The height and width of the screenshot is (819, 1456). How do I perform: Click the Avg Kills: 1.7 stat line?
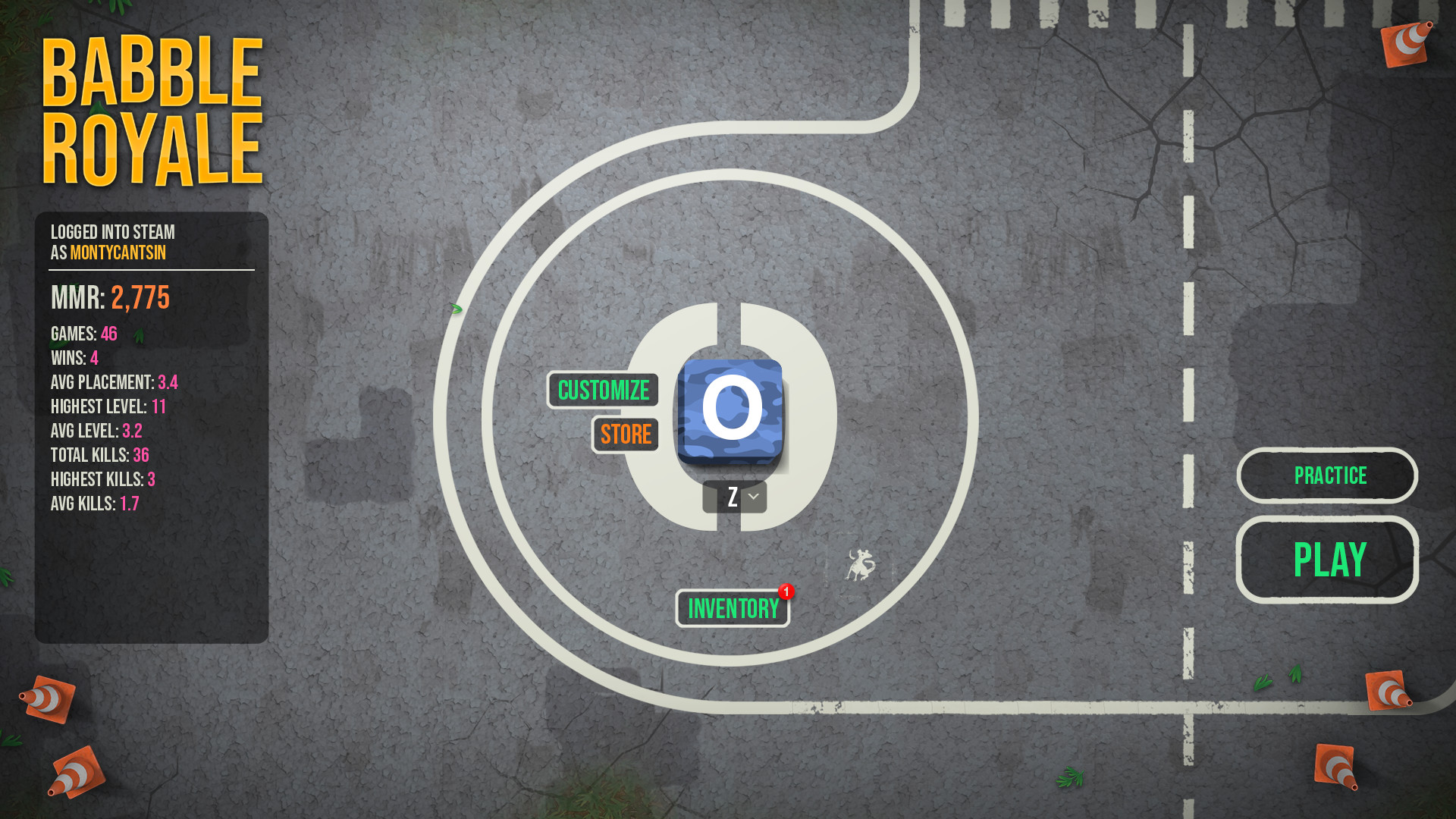tap(94, 503)
